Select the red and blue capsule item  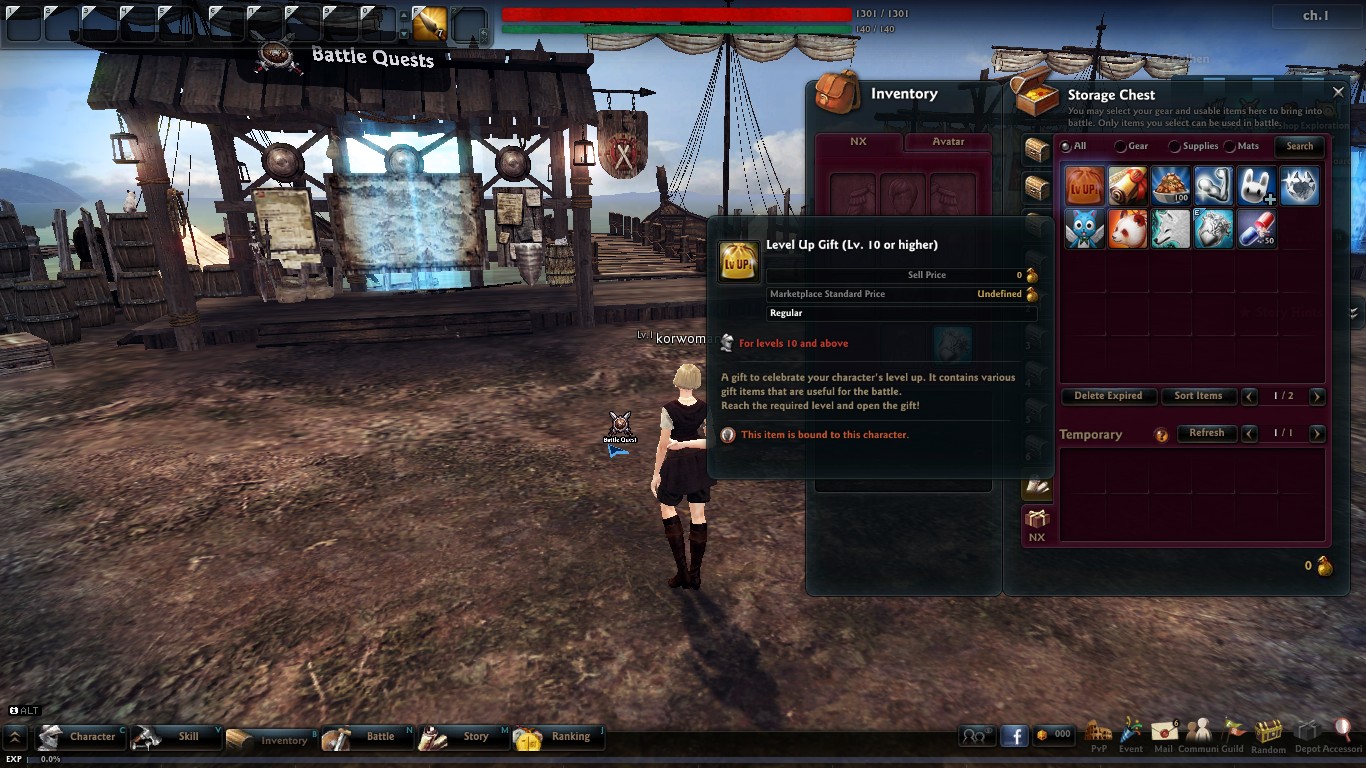[x=1255, y=229]
